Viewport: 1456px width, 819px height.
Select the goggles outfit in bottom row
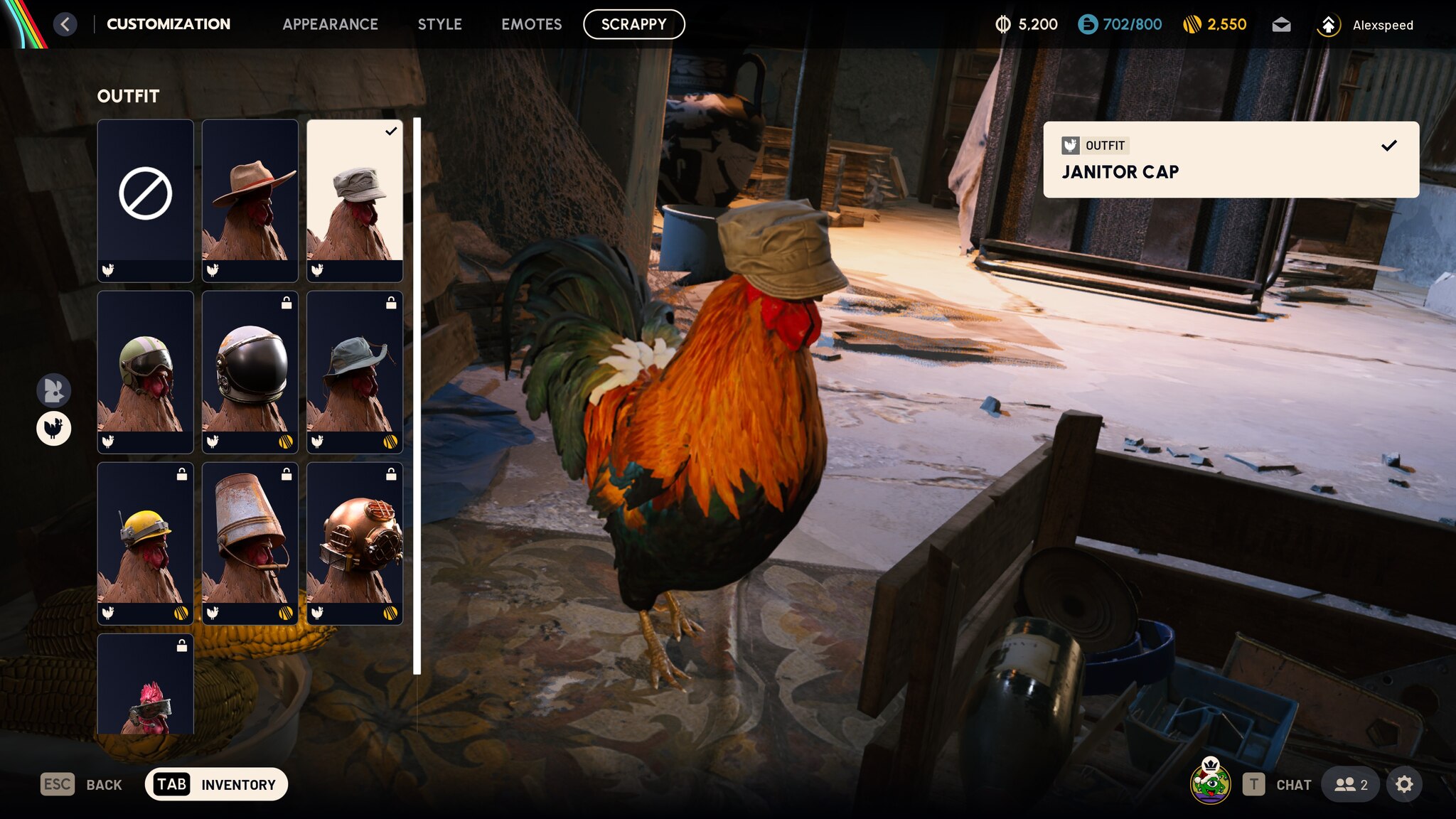[x=145, y=686]
